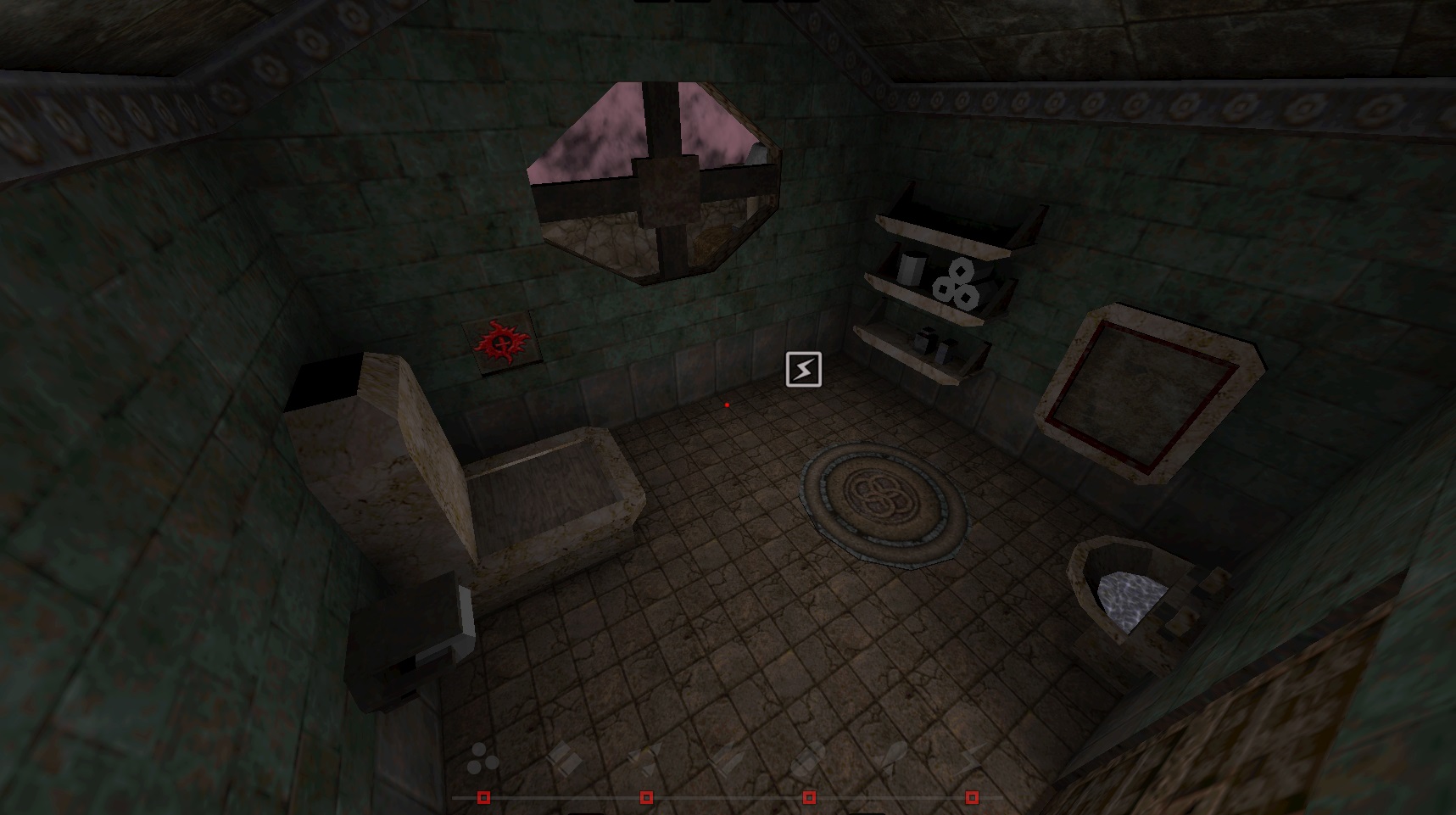Select the faint capsule-shaped ammo icon

point(809,757)
